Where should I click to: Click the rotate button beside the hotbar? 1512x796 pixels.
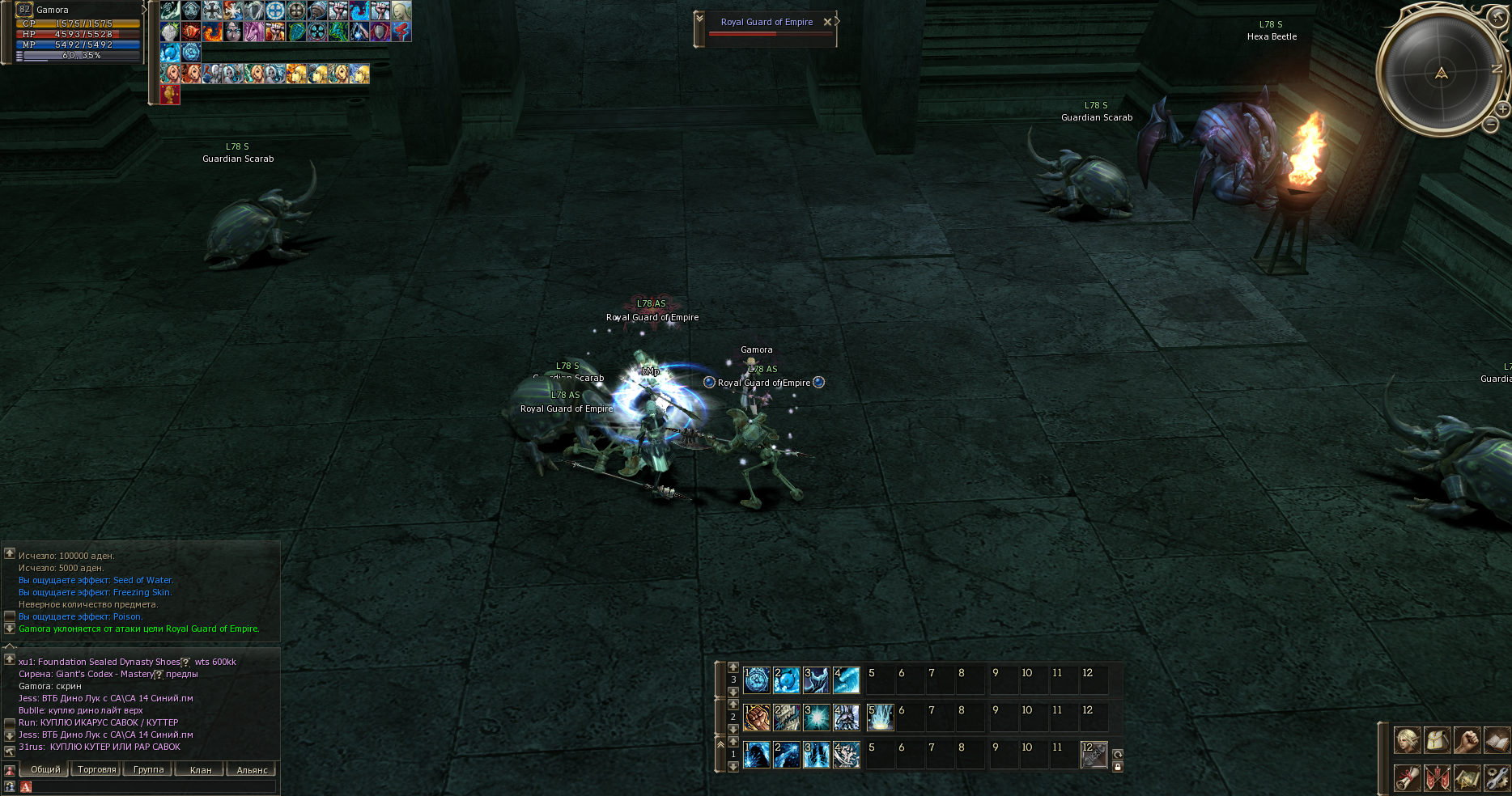(1118, 754)
